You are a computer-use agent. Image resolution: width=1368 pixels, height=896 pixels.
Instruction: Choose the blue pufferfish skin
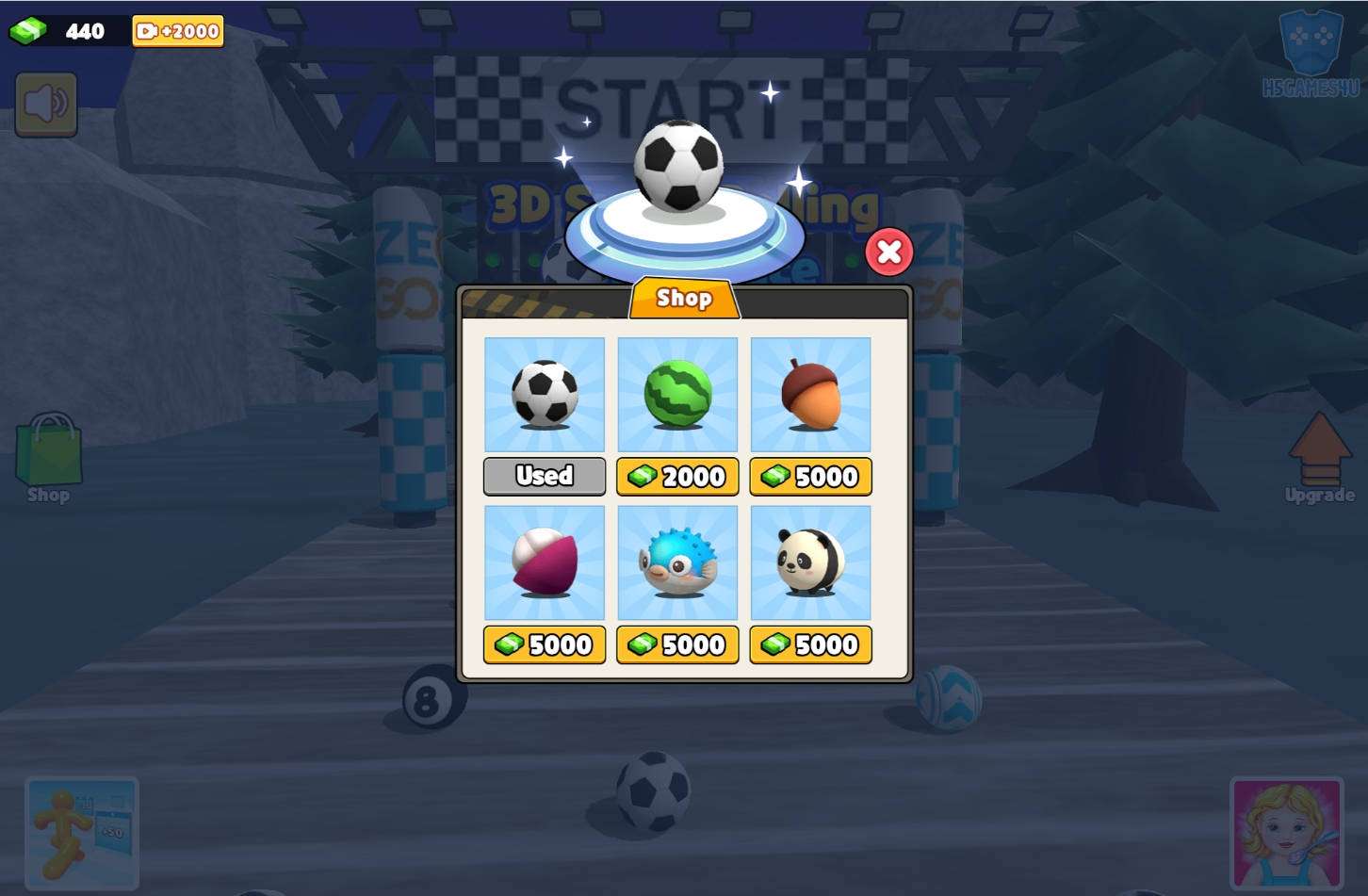coord(677,562)
